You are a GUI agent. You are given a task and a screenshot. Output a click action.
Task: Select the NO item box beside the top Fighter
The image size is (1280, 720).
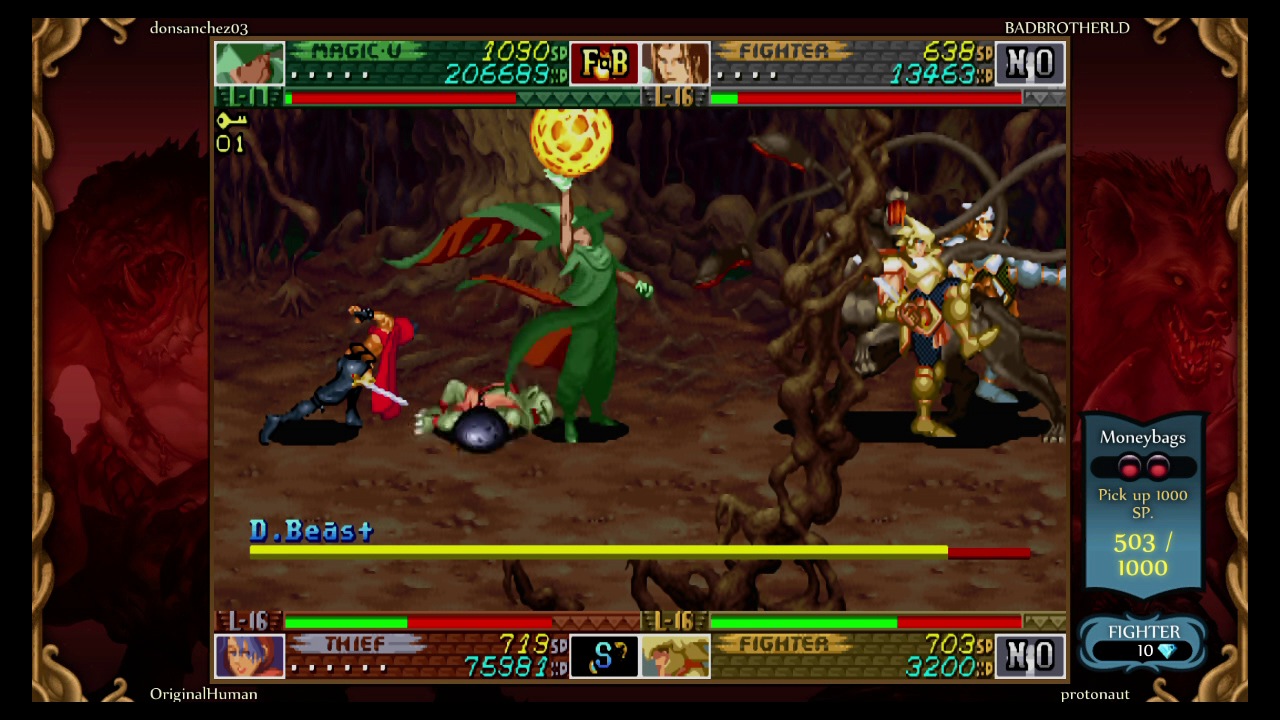(x=1031, y=63)
